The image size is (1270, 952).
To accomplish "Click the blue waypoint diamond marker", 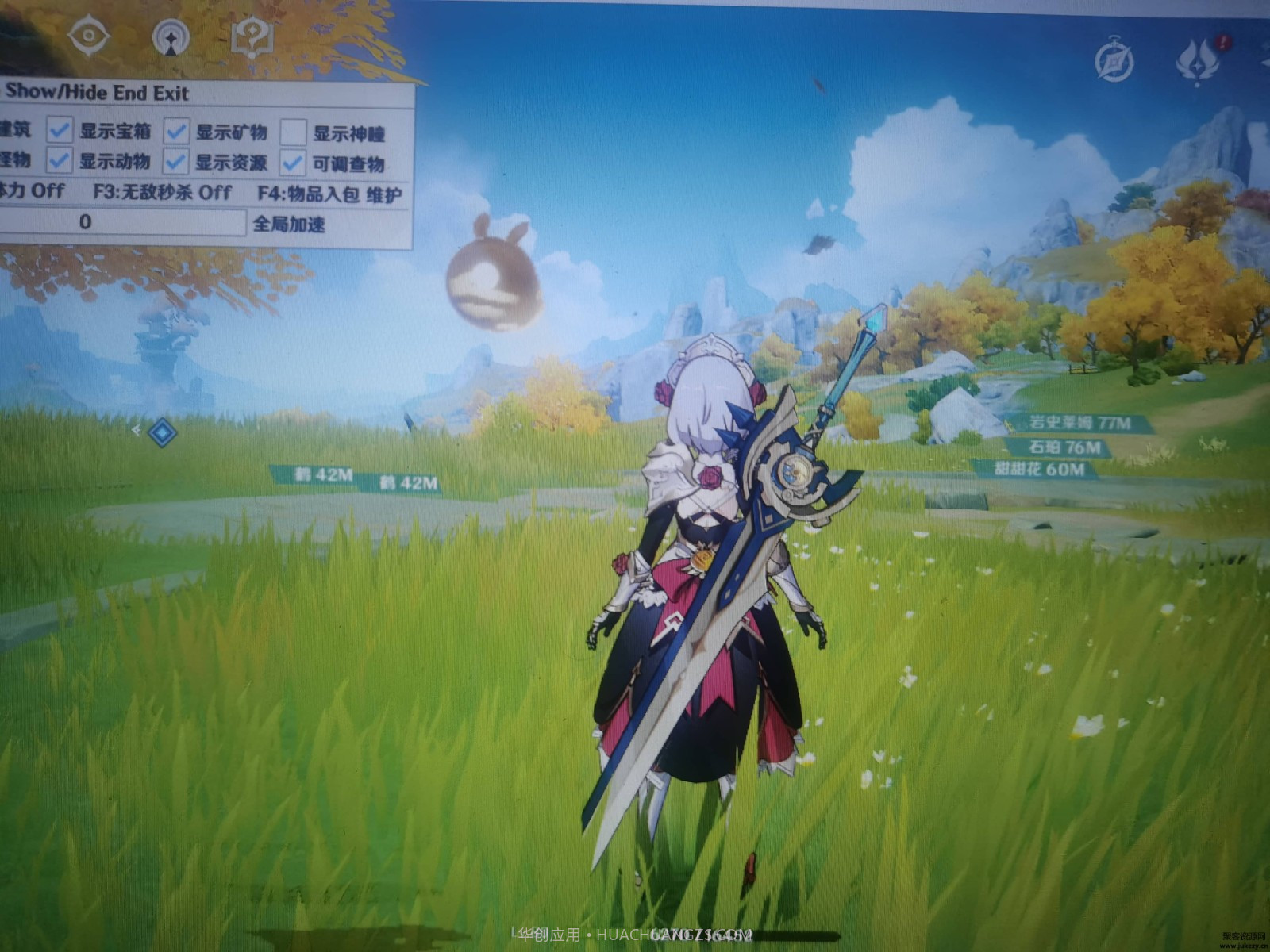I will tap(162, 432).
